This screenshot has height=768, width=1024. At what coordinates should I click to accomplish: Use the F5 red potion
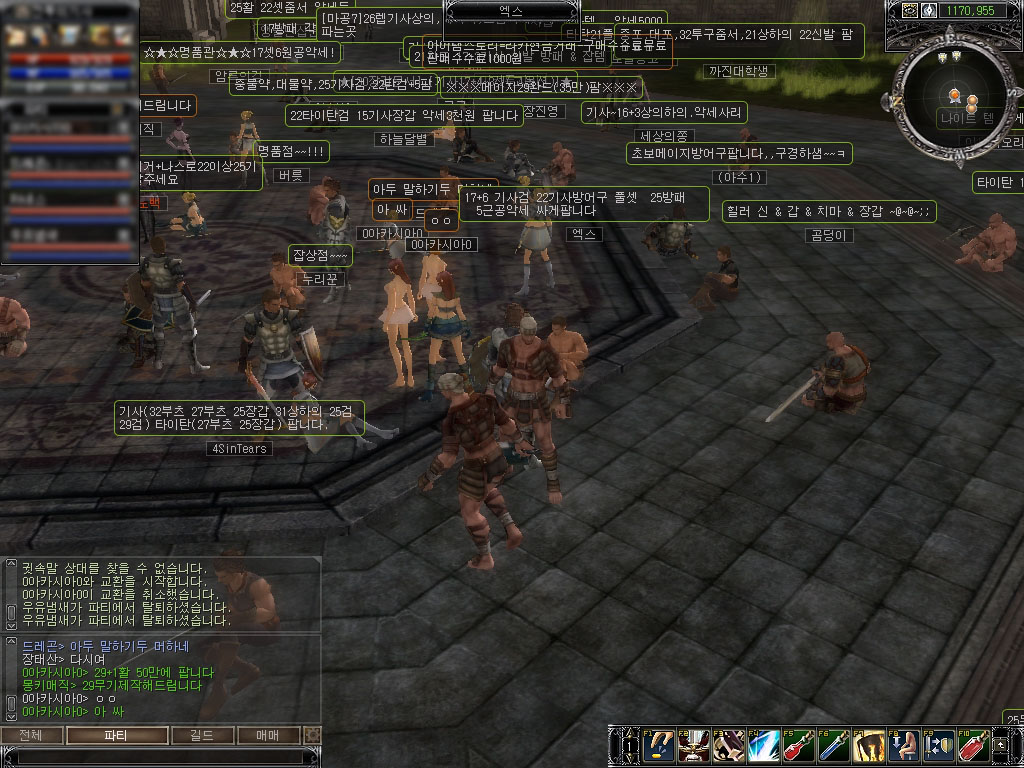pyautogui.click(x=798, y=746)
